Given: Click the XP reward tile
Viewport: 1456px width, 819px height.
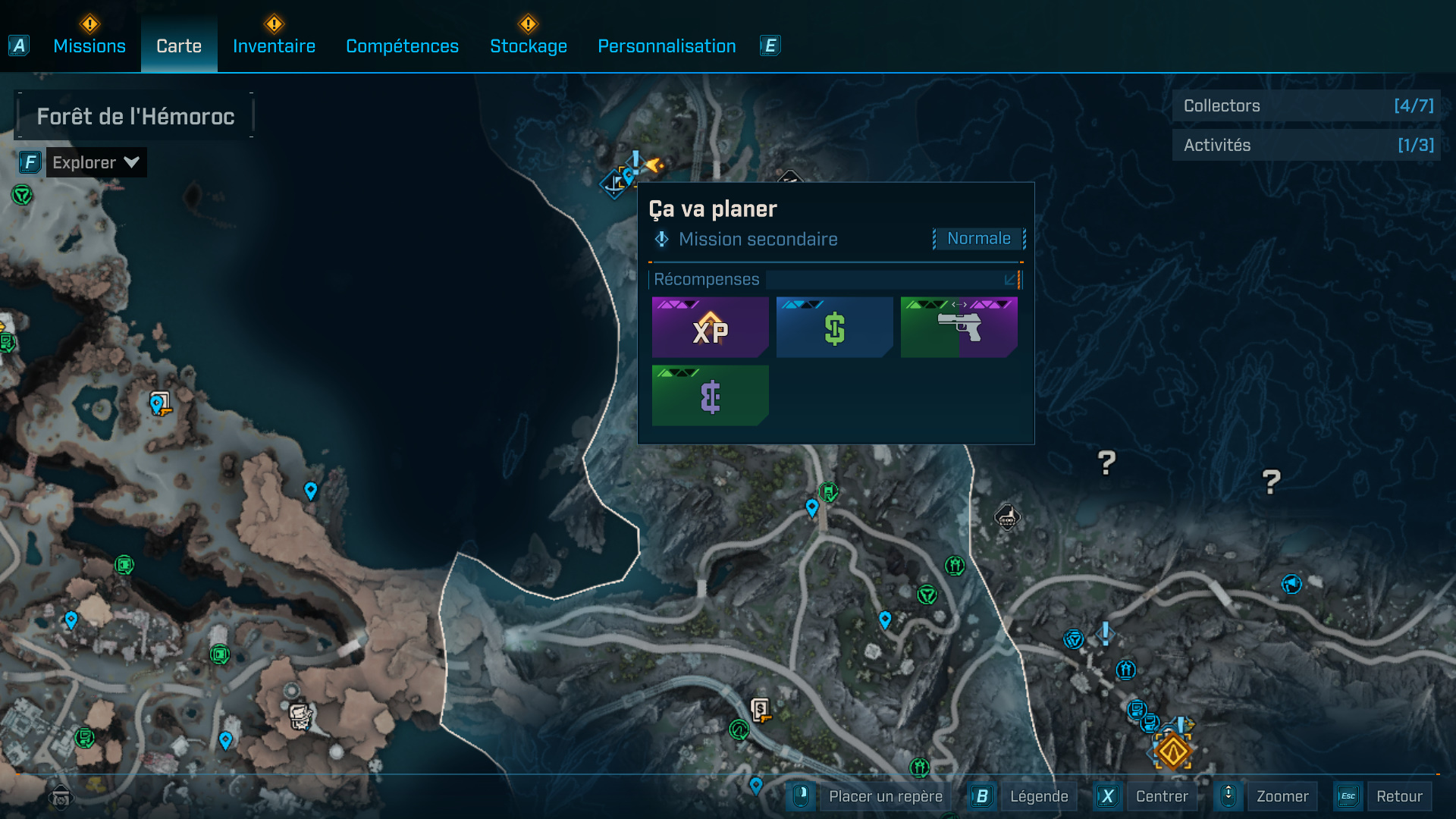Looking at the screenshot, I should point(710,328).
